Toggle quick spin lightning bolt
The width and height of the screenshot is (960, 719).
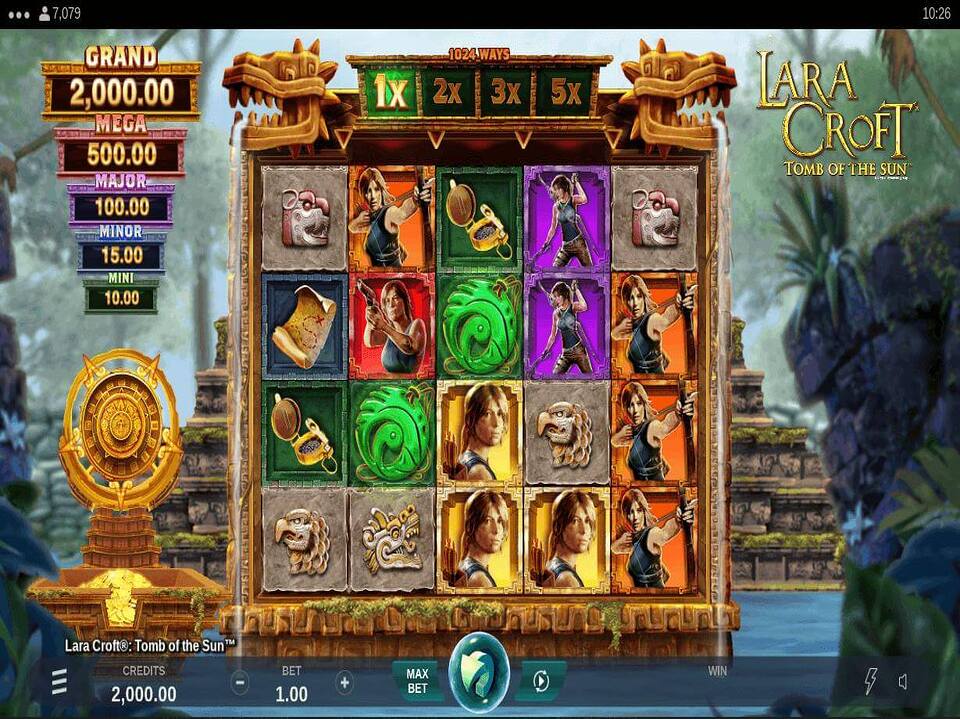[870, 682]
